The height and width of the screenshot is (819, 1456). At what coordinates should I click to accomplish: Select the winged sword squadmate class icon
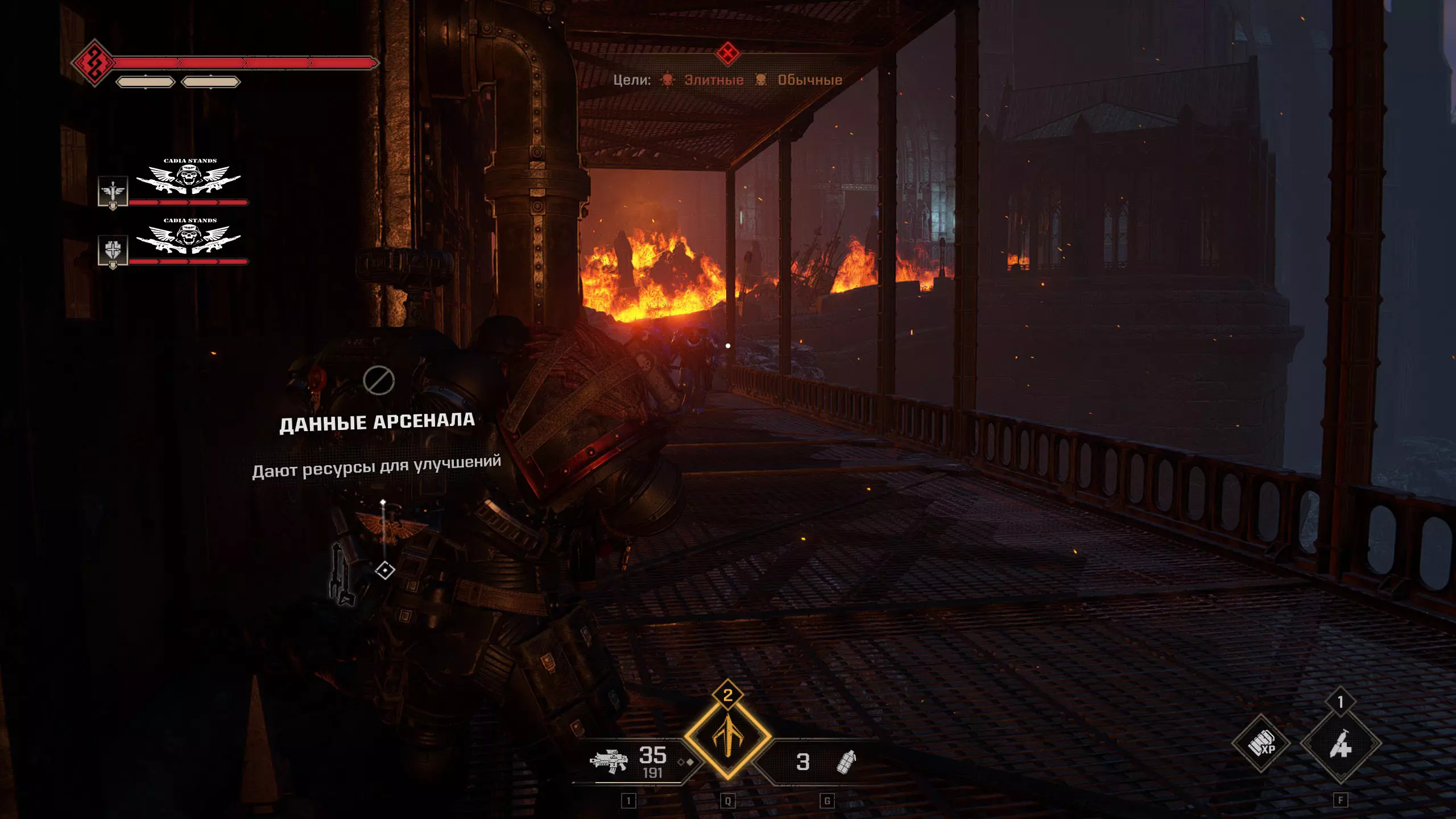pyautogui.click(x=113, y=191)
